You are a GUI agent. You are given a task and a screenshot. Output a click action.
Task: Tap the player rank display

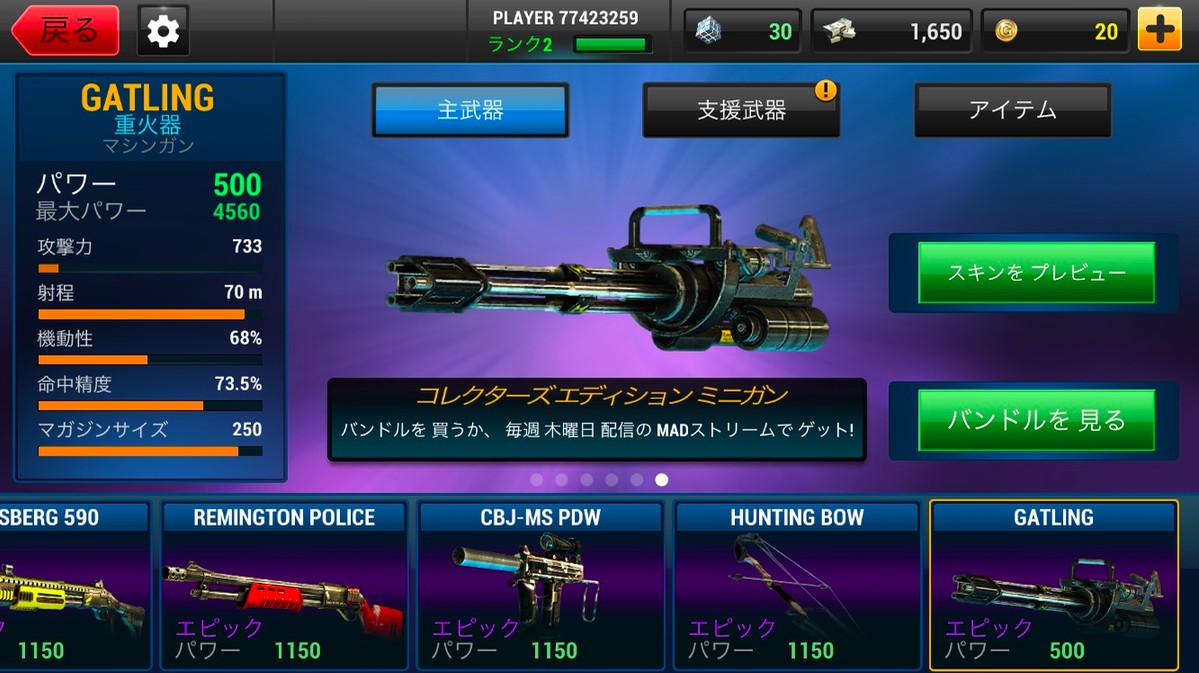pos(566,44)
